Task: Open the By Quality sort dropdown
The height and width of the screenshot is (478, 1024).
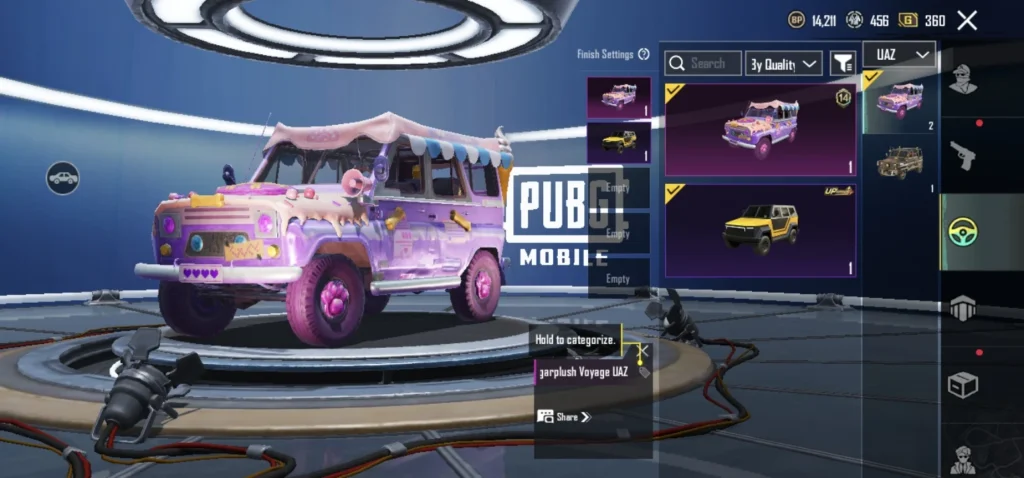Action: click(783, 64)
